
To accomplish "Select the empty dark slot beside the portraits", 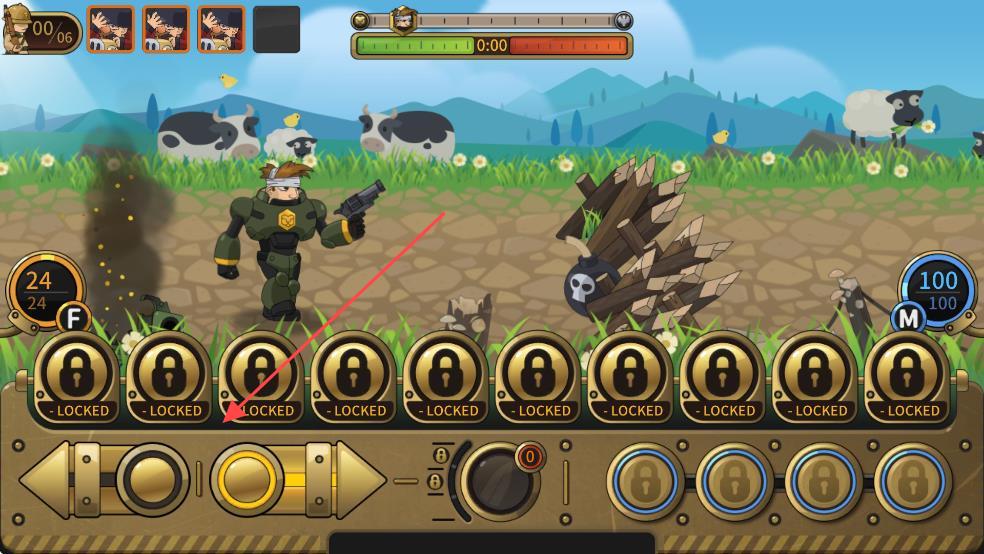I will pyautogui.click(x=276, y=29).
